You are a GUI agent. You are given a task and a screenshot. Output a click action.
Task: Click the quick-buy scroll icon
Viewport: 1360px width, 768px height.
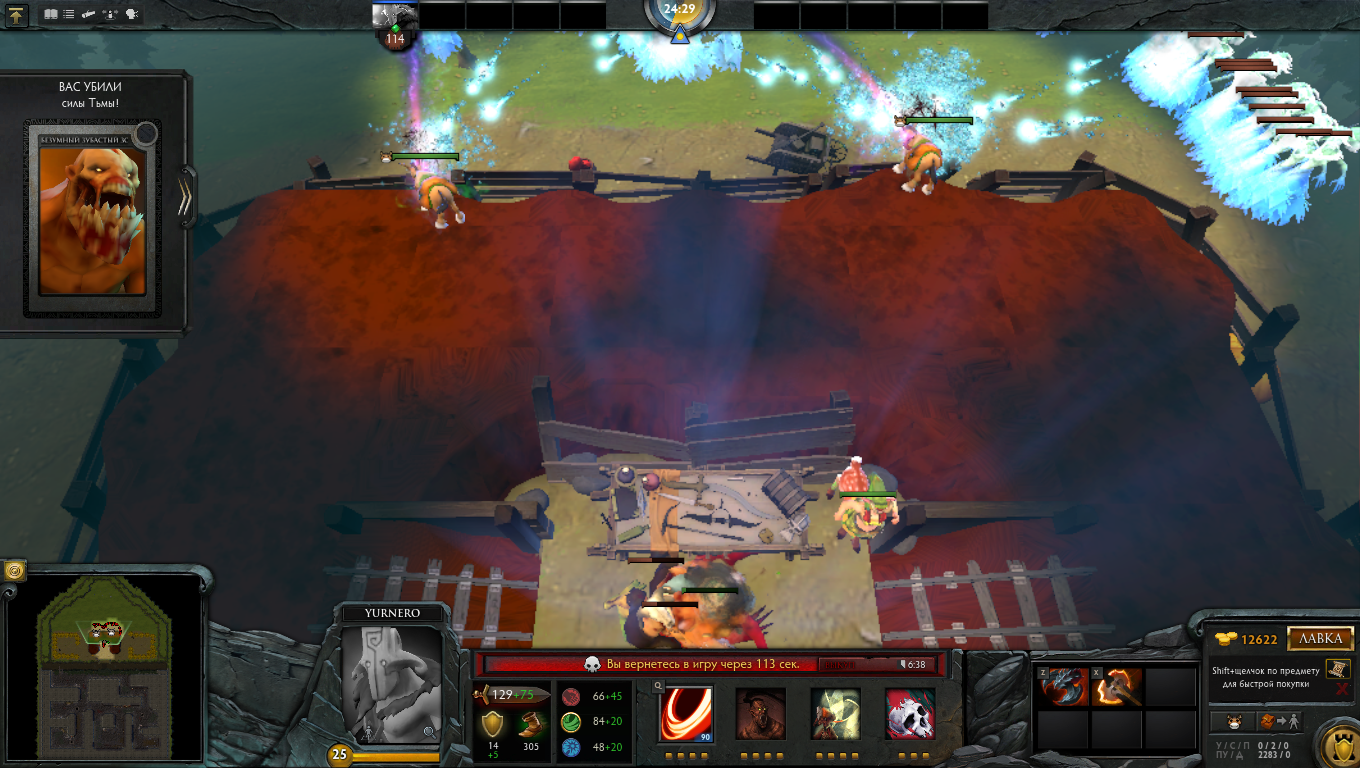tap(1337, 669)
